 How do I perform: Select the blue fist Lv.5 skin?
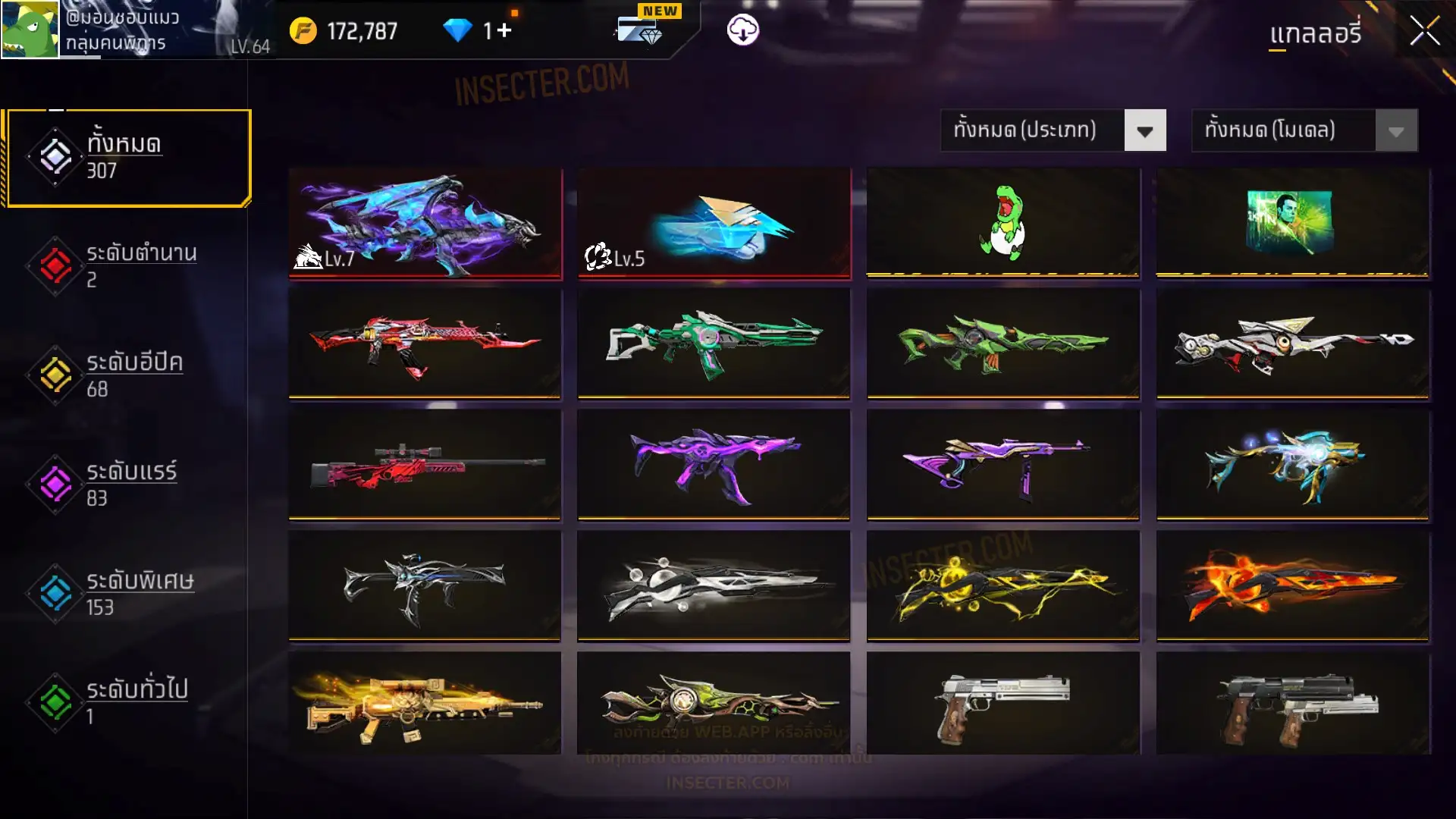(714, 224)
